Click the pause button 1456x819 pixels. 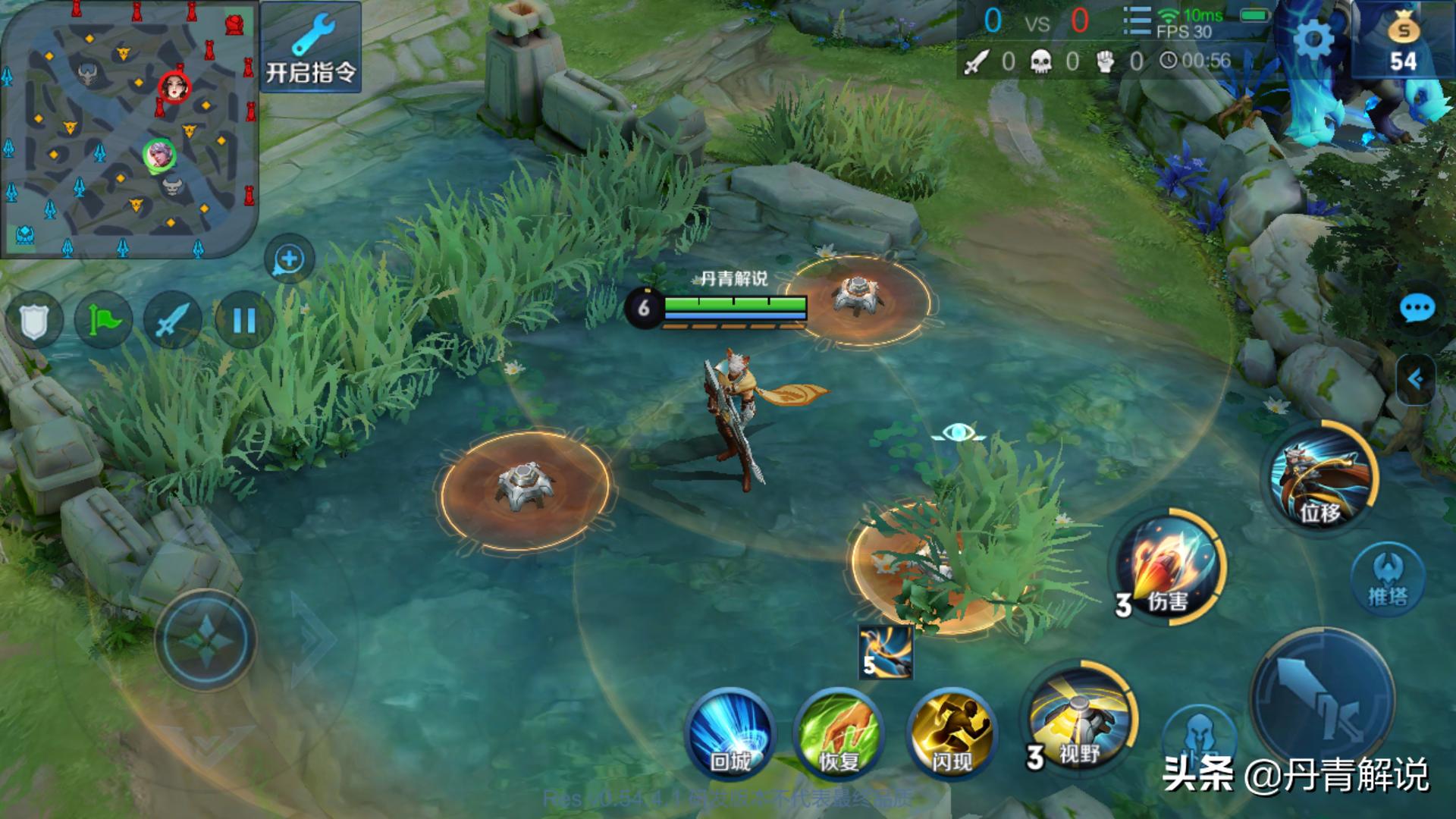243,320
